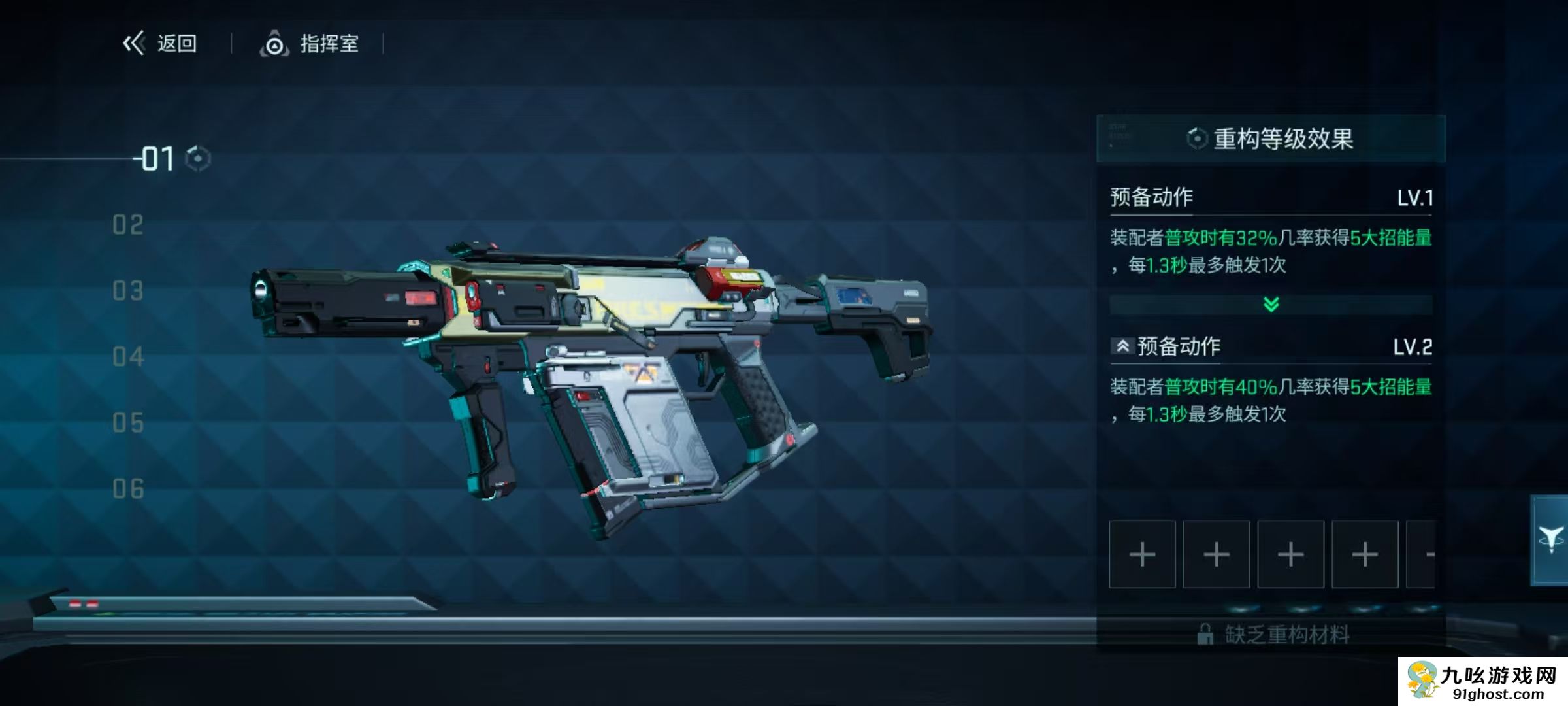Switch to reconstruction level 02

point(128,226)
